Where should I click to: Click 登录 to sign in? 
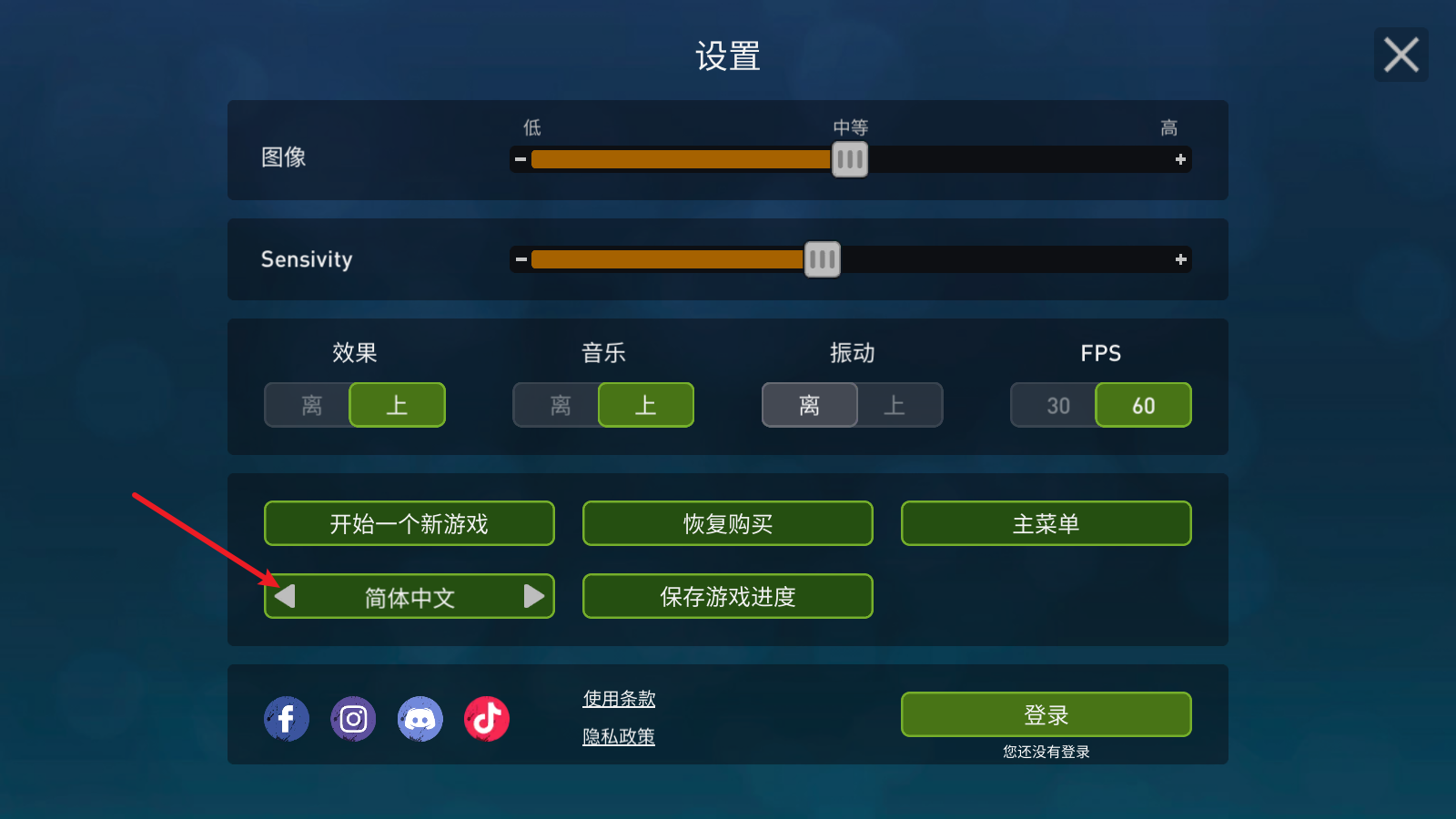pos(1046,714)
